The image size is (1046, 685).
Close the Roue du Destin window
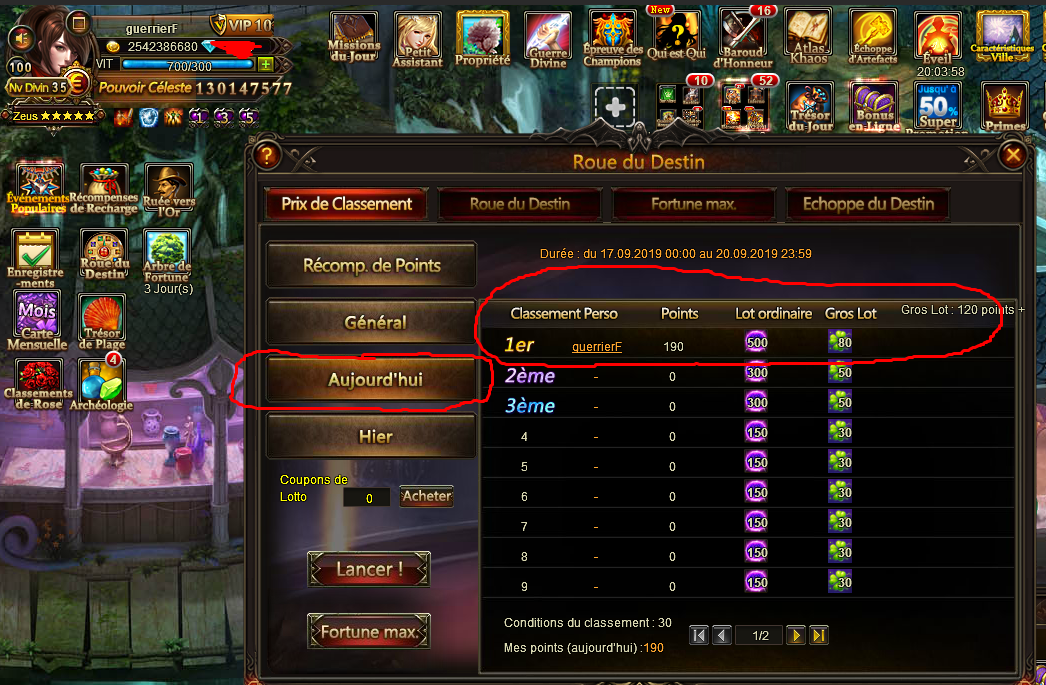click(x=1013, y=155)
